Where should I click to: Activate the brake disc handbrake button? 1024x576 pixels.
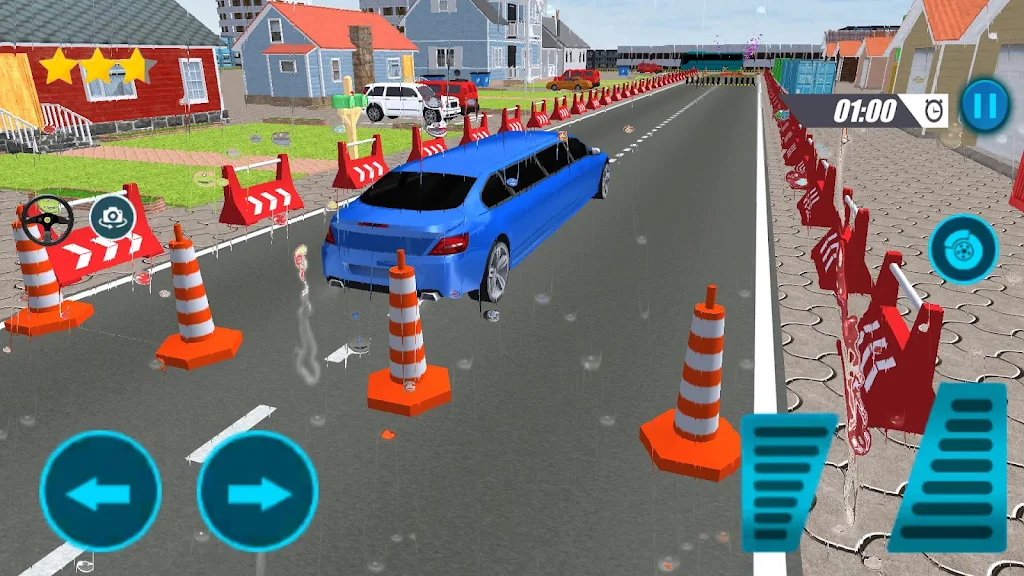click(963, 249)
